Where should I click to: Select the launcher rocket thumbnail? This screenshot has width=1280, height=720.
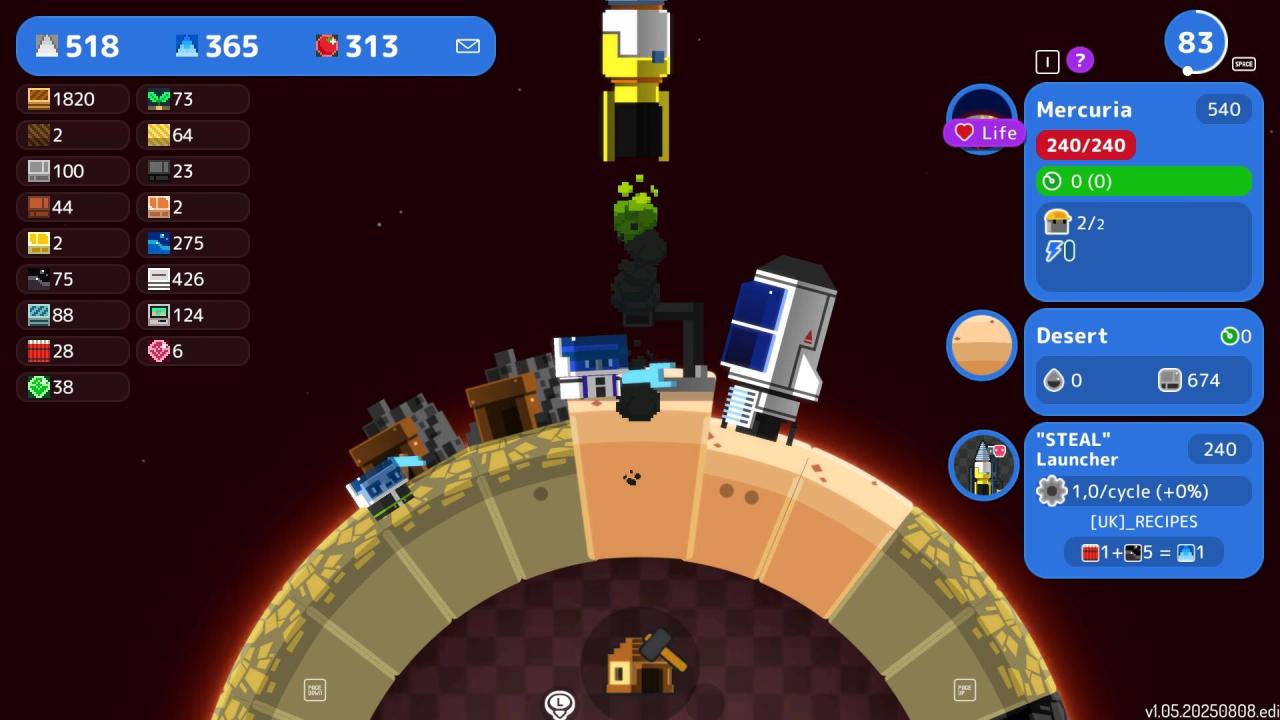983,465
